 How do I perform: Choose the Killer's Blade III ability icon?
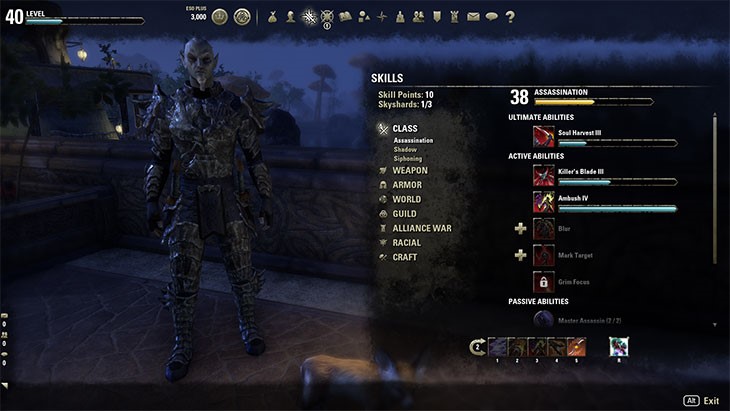pos(544,175)
